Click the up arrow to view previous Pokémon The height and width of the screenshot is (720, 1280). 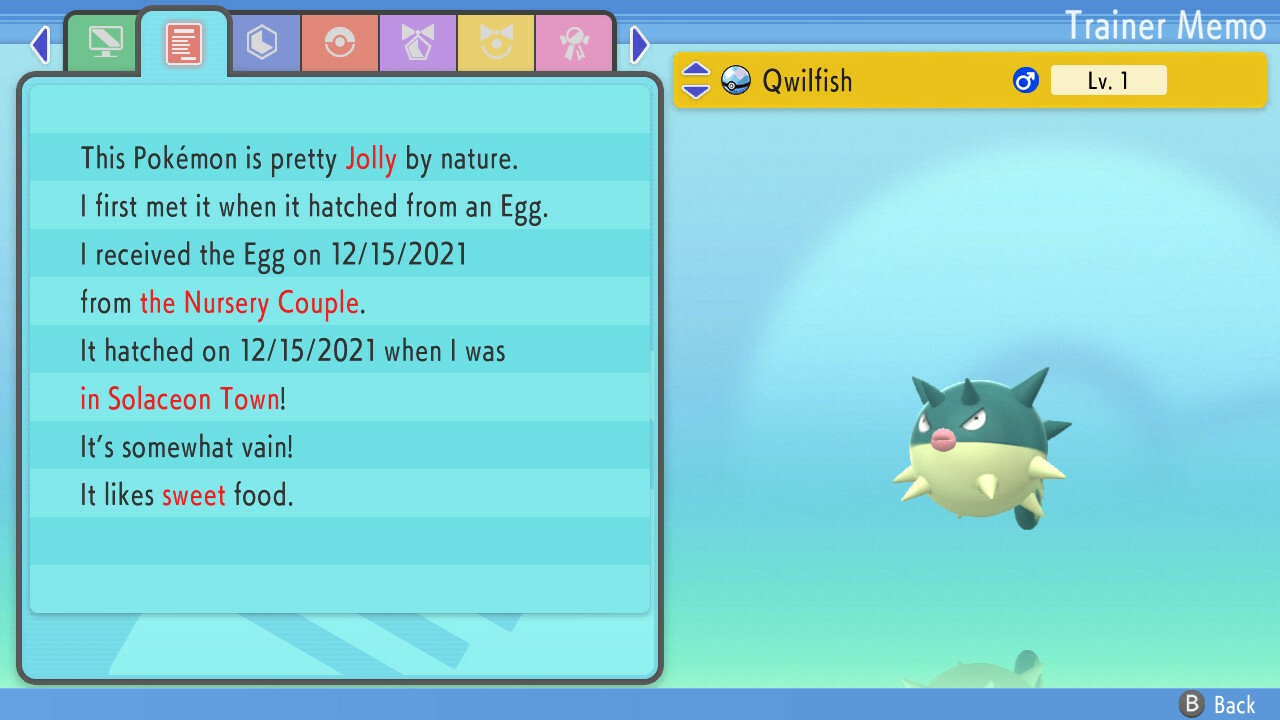pos(695,70)
